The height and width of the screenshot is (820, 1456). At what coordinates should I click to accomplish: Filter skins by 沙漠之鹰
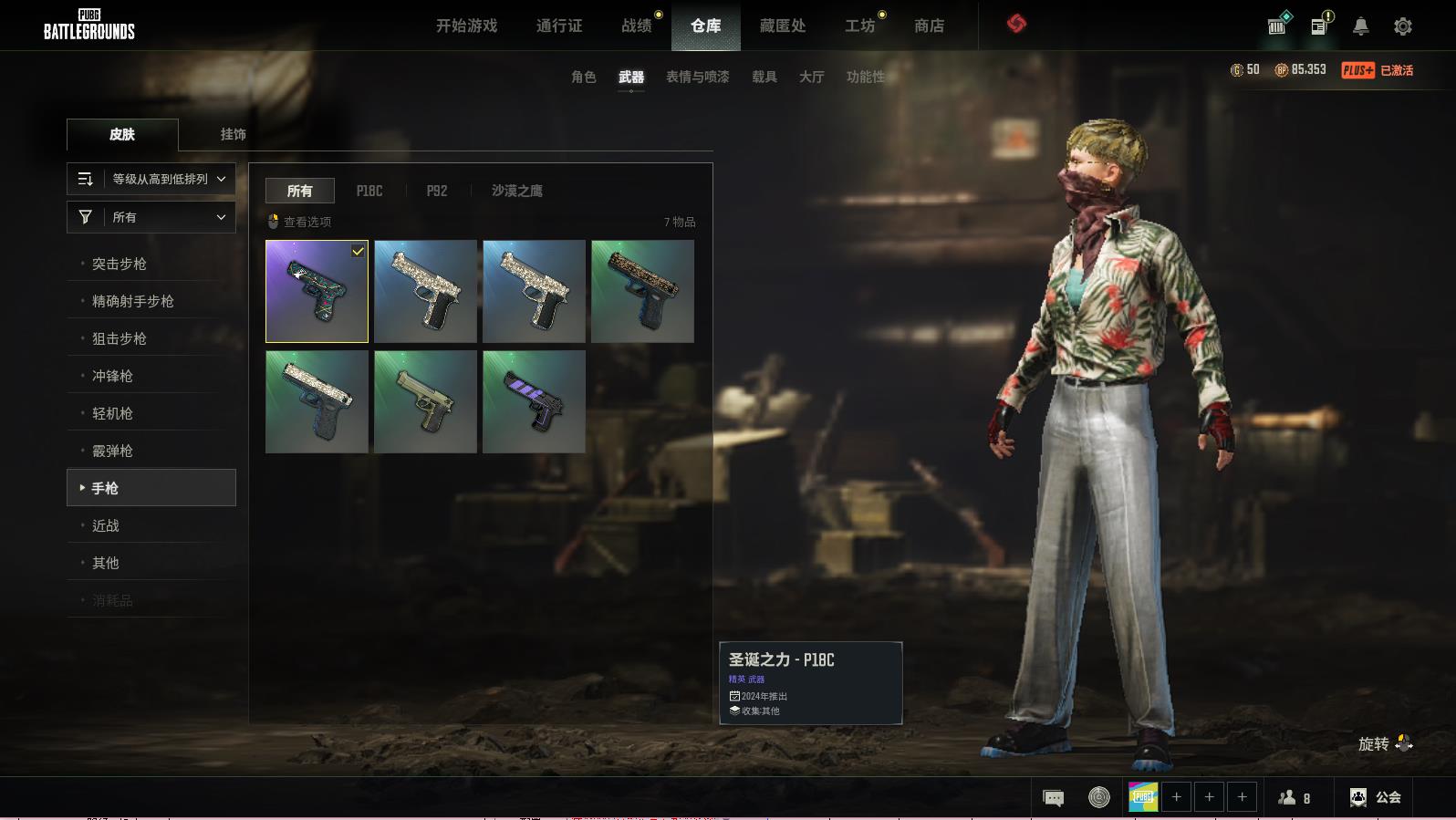516,191
